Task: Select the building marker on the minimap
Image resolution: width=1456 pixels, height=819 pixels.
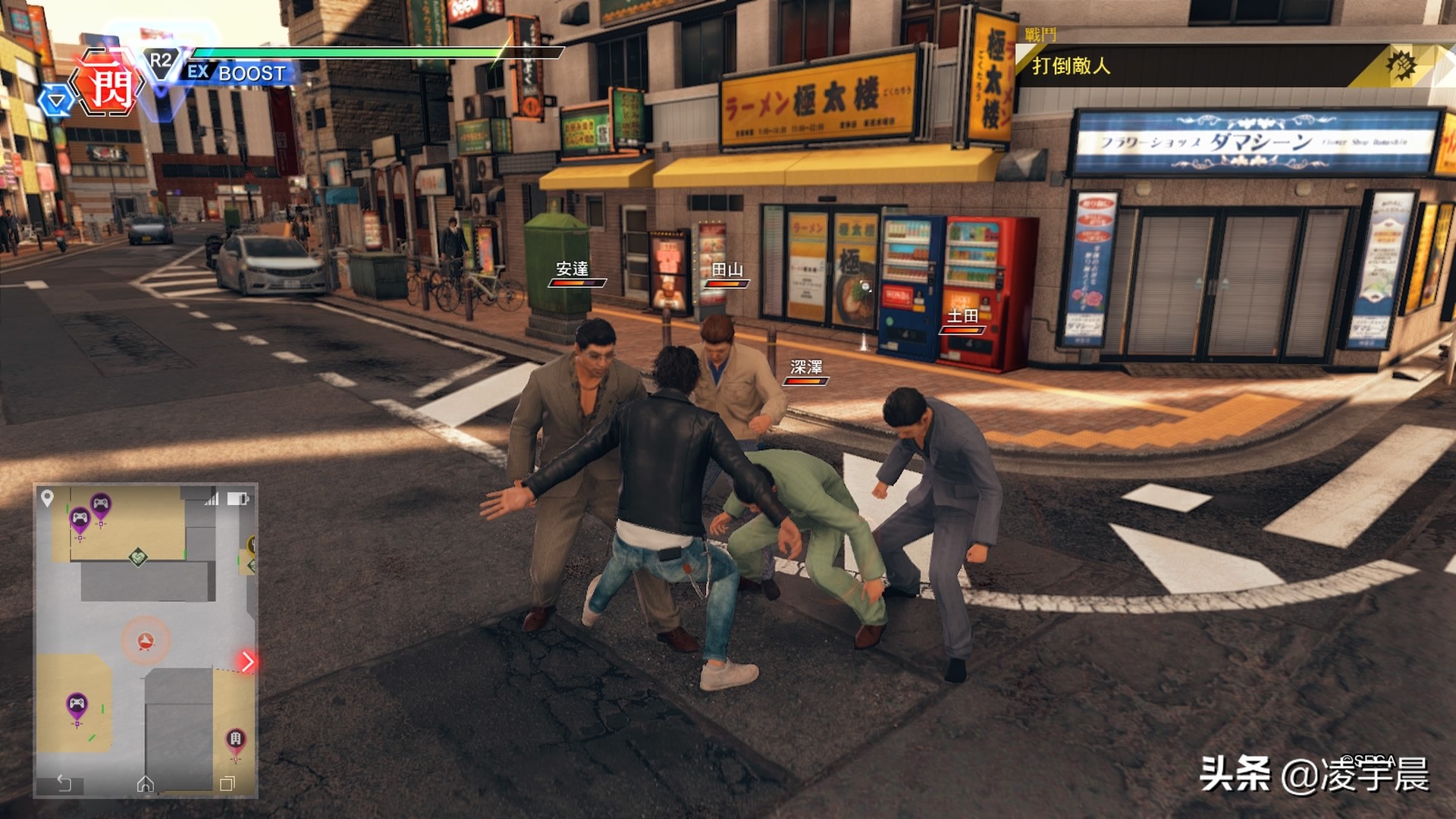Action: tap(236, 739)
